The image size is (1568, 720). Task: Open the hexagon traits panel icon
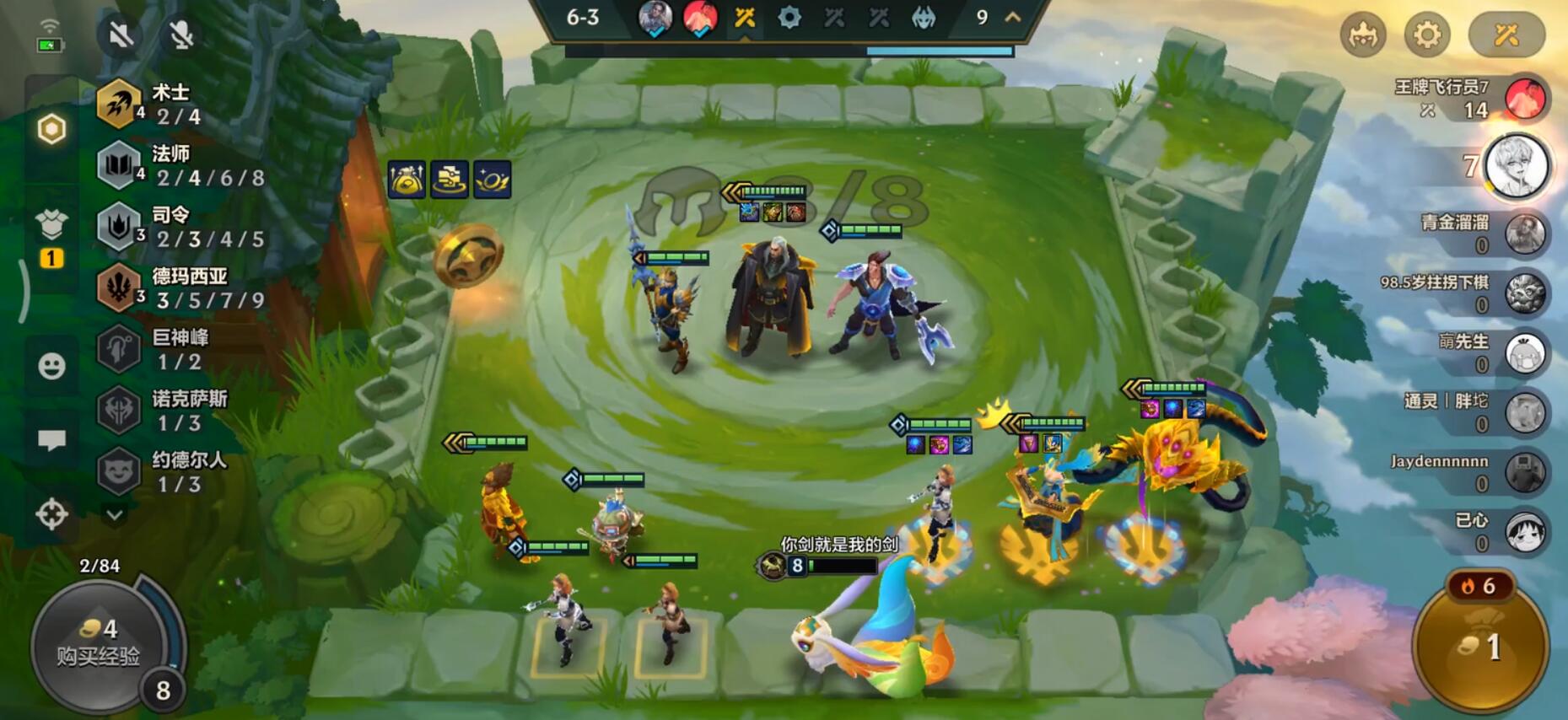(x=51, y=129)
